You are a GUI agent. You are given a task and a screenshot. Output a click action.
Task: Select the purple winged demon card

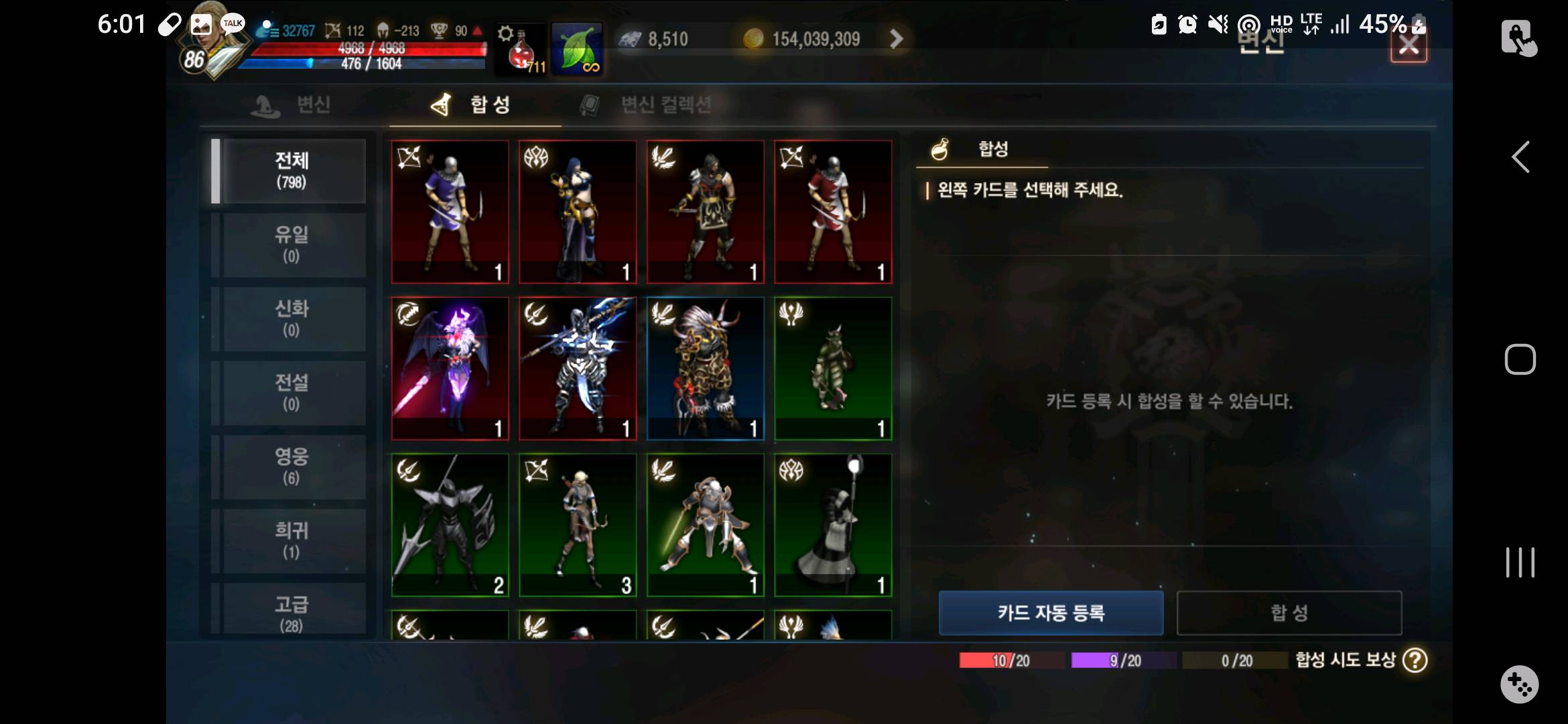450,368
